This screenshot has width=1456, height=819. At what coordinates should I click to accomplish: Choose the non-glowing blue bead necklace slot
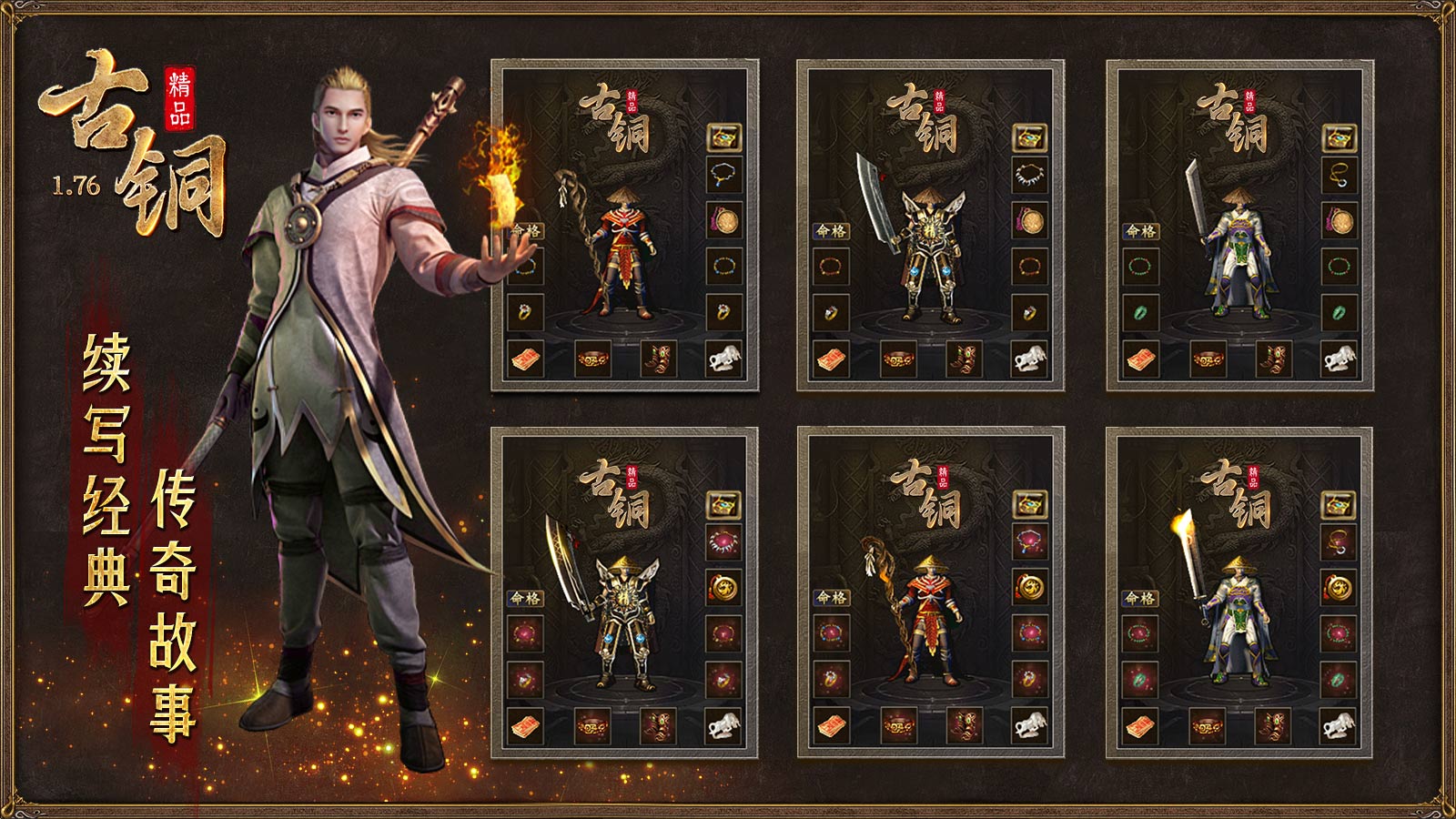[x=724, y=175]
